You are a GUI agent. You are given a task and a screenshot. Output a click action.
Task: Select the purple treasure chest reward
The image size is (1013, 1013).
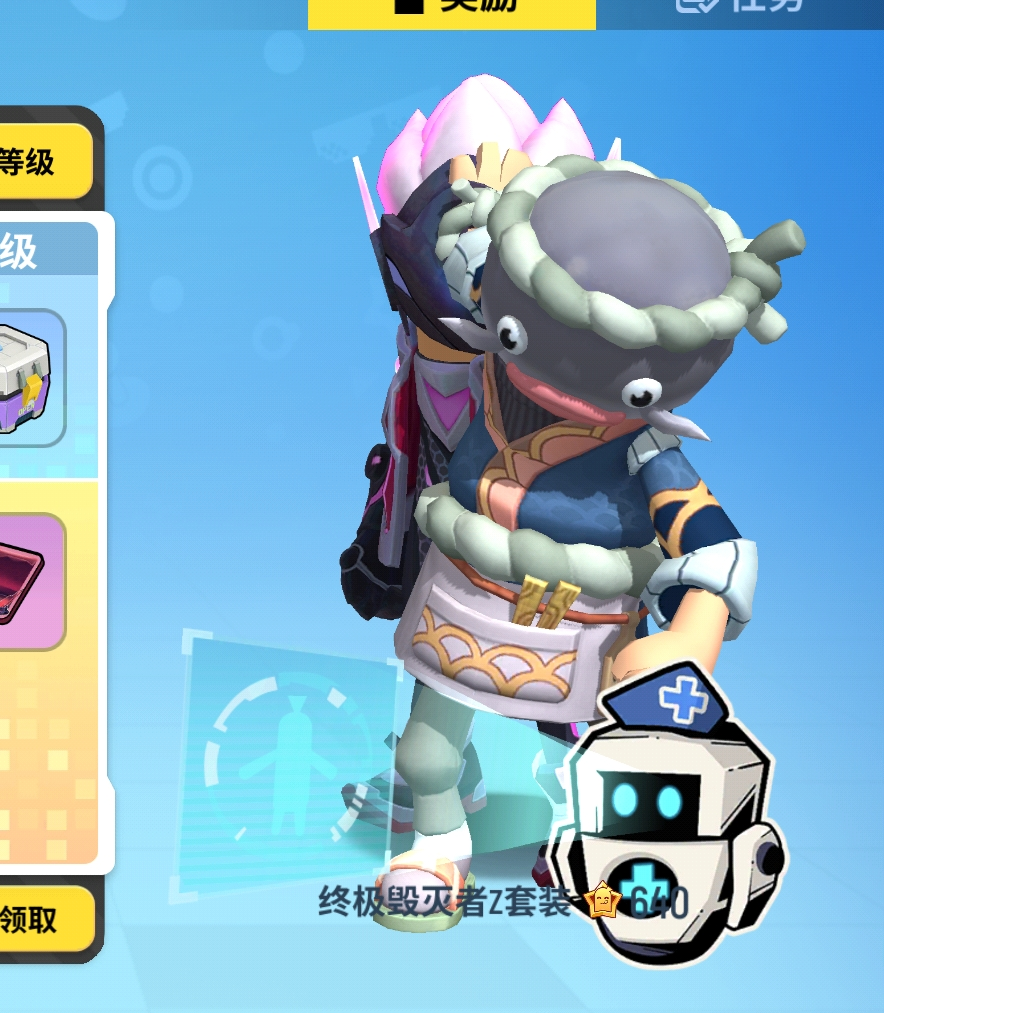coord(30,378)
